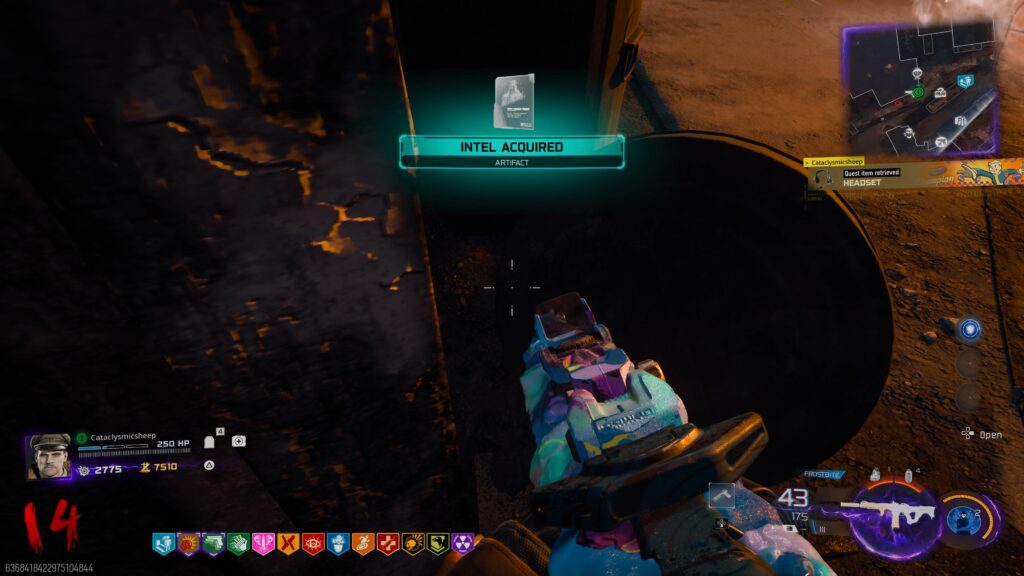The width and height of the screenshot is (1024, 576).
Task: Click the blue glowing shield icon
Action: point(968,328)
